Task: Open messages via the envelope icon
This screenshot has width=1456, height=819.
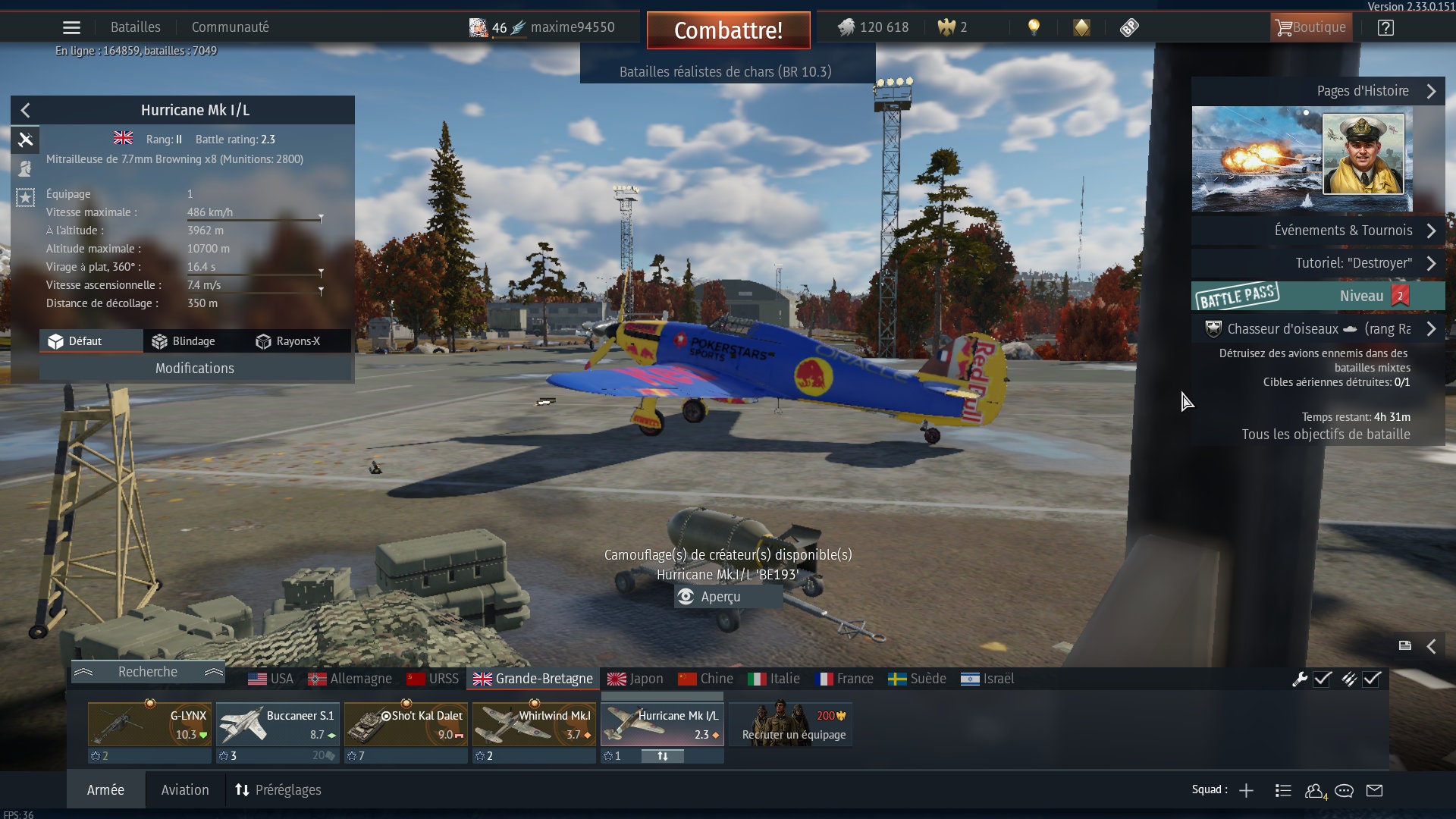Action: [x=1373, y=790]
